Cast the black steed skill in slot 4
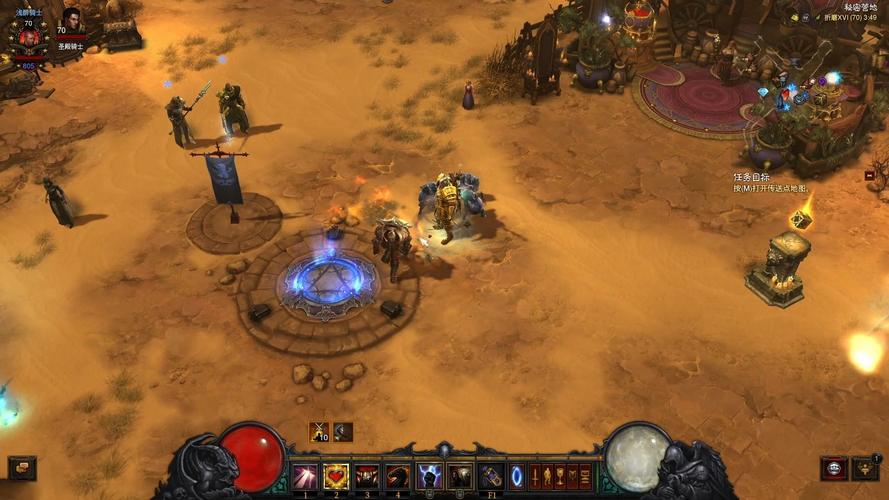The width and height of the screenshot is (889, 500). click(x=398, y=477)
